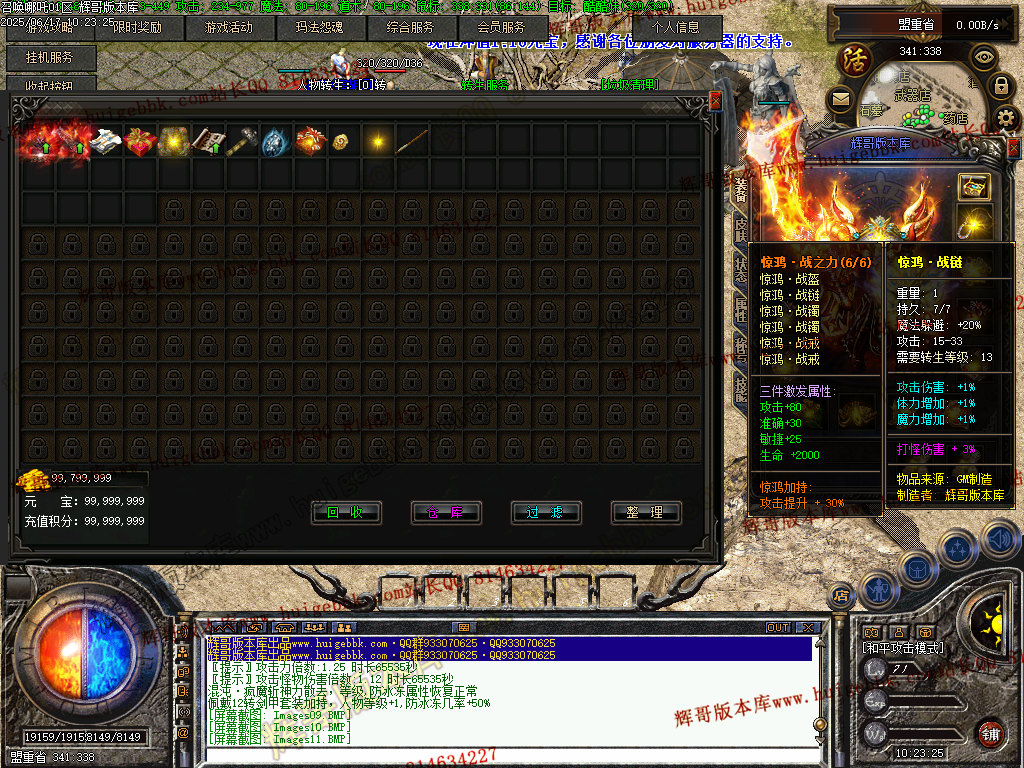This screenshot has height=768, width=1024.
Task: Open the 仓库 warehouse
Action: coord(446,513)
